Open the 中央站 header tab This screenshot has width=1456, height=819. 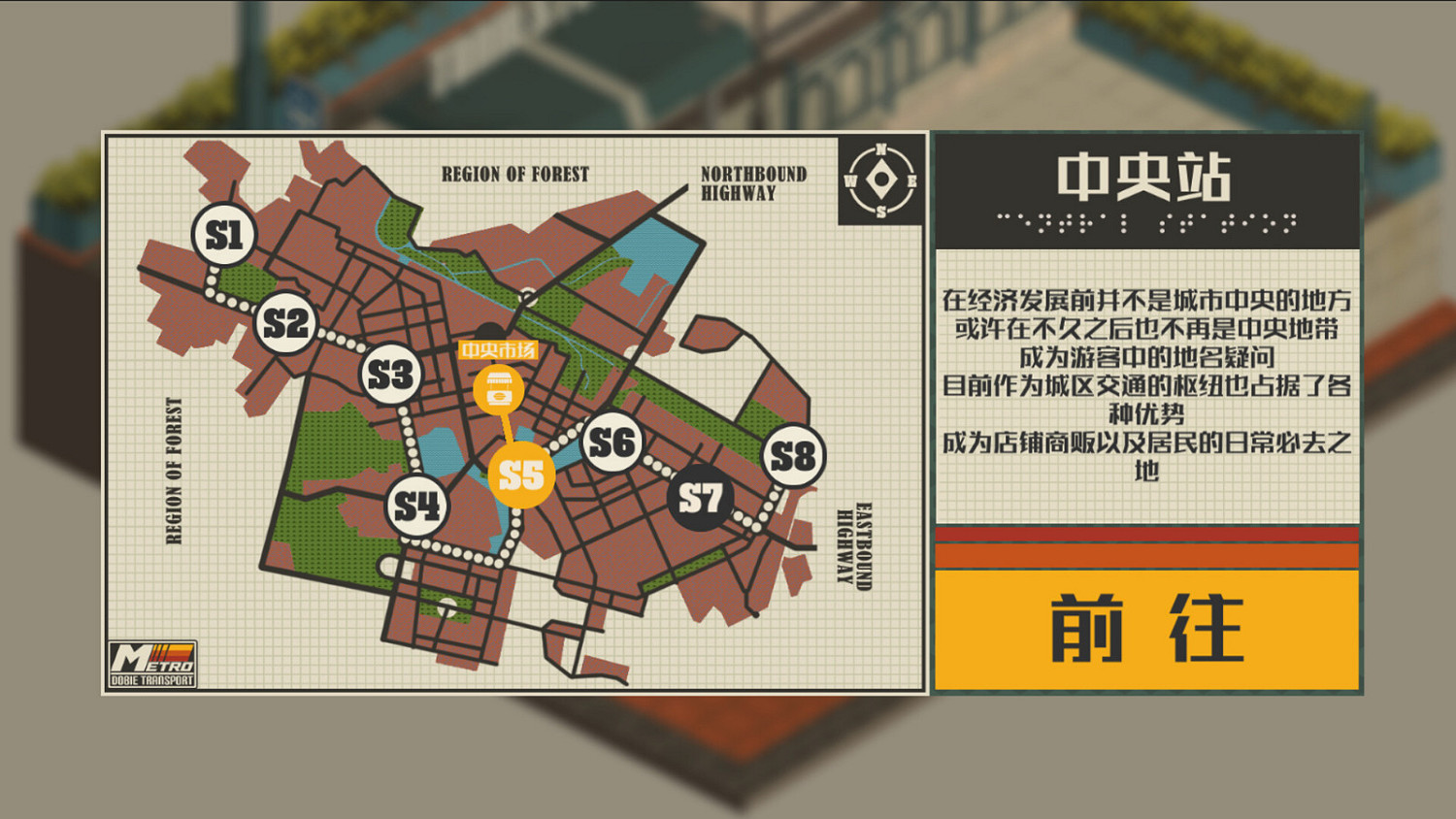1145,179
